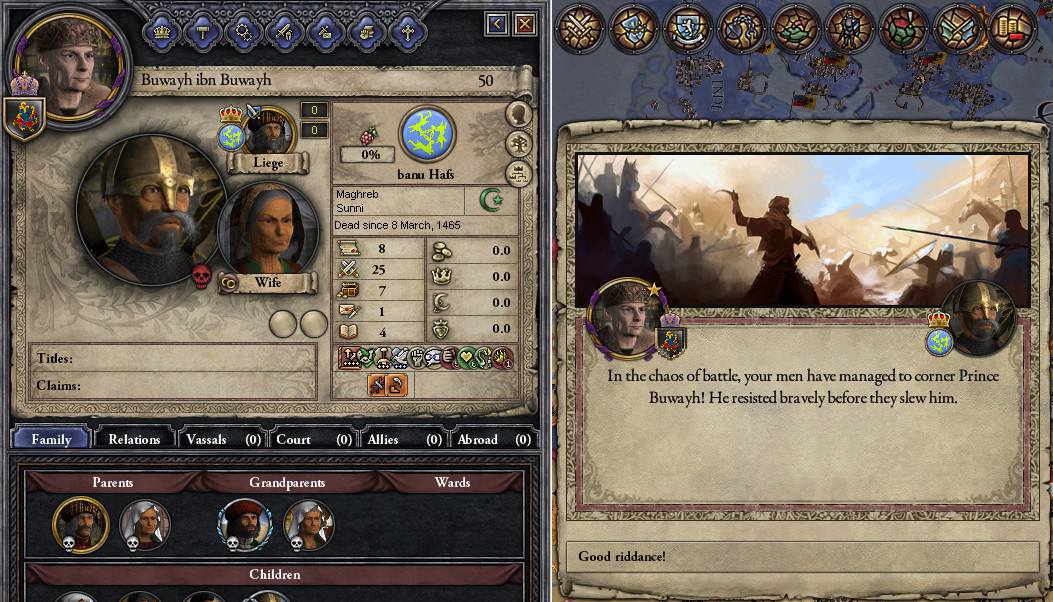Image resolution: width=1053 pixels, height=602 pixels.
Task: View the father's portrait under Parents
Action: pos(80,524)
